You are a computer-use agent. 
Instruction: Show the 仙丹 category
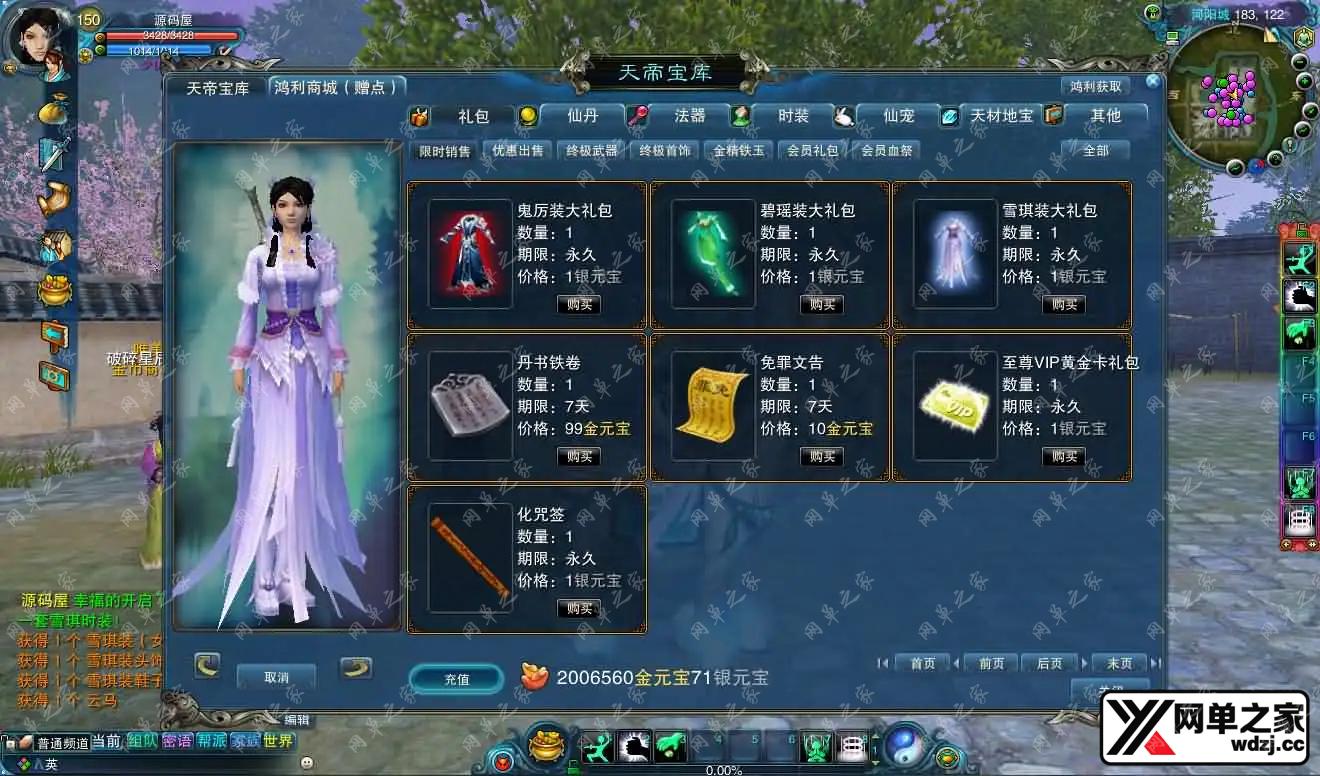coord(582,116)
